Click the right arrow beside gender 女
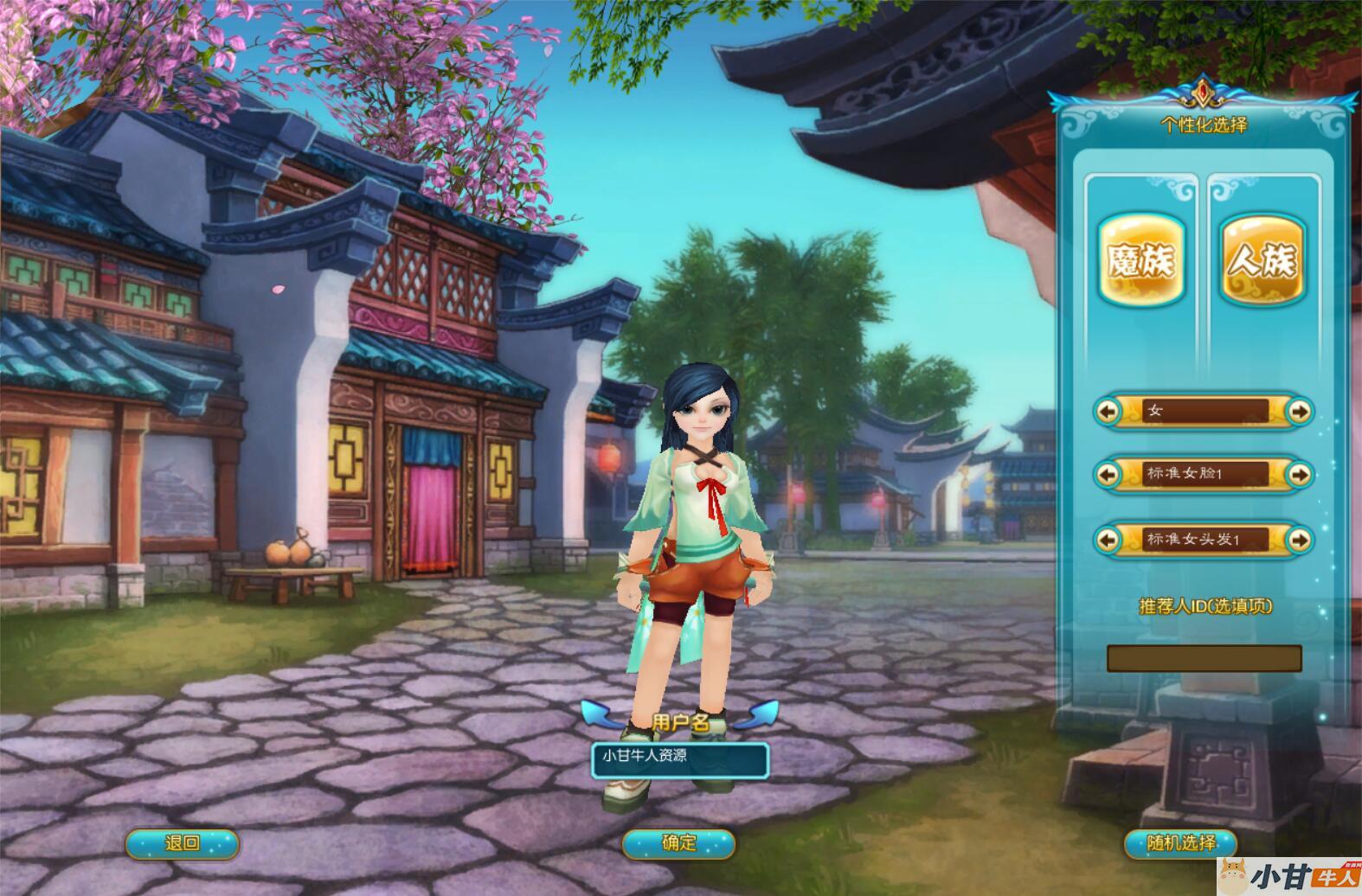This screenshot has width=1362, height=896. click(x=1299, y=411)
